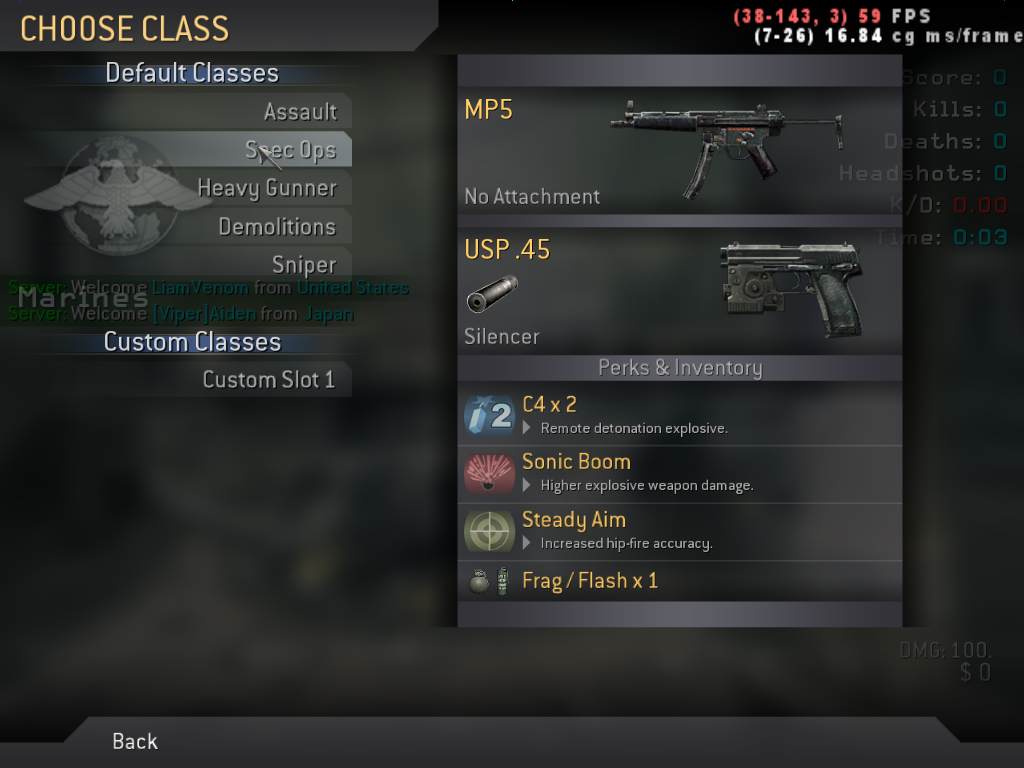
Task: Select the Demolitions class
Action: (x=277, y=226)
